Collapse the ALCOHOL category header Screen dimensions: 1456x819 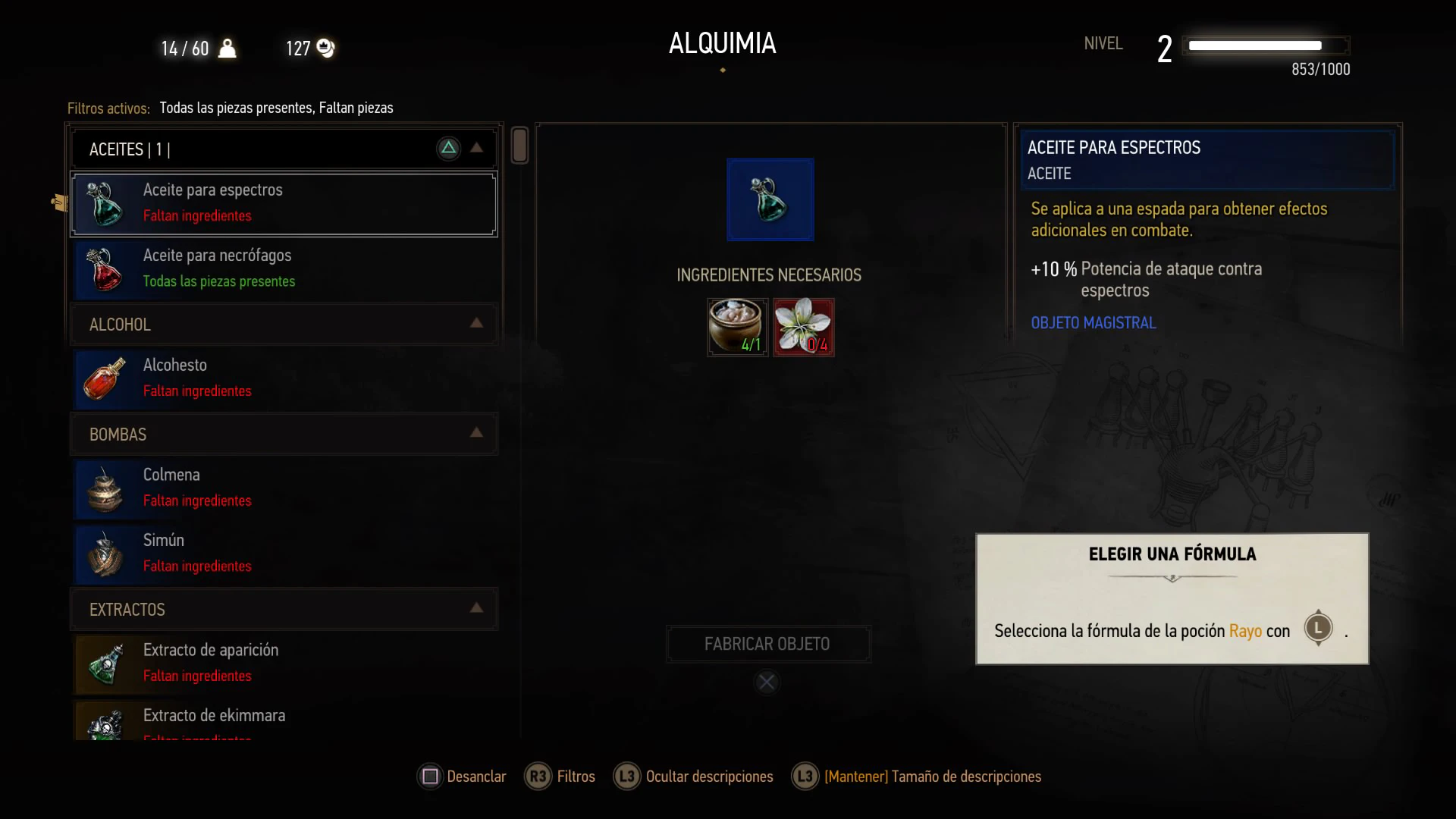(476, 324)
